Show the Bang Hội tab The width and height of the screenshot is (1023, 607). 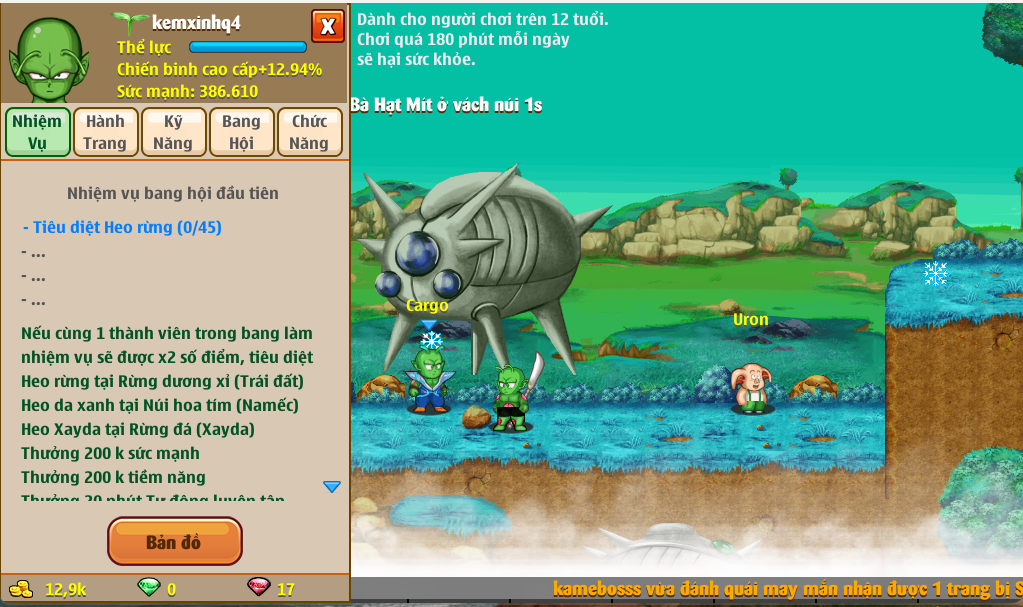click(x=241, y=132)
